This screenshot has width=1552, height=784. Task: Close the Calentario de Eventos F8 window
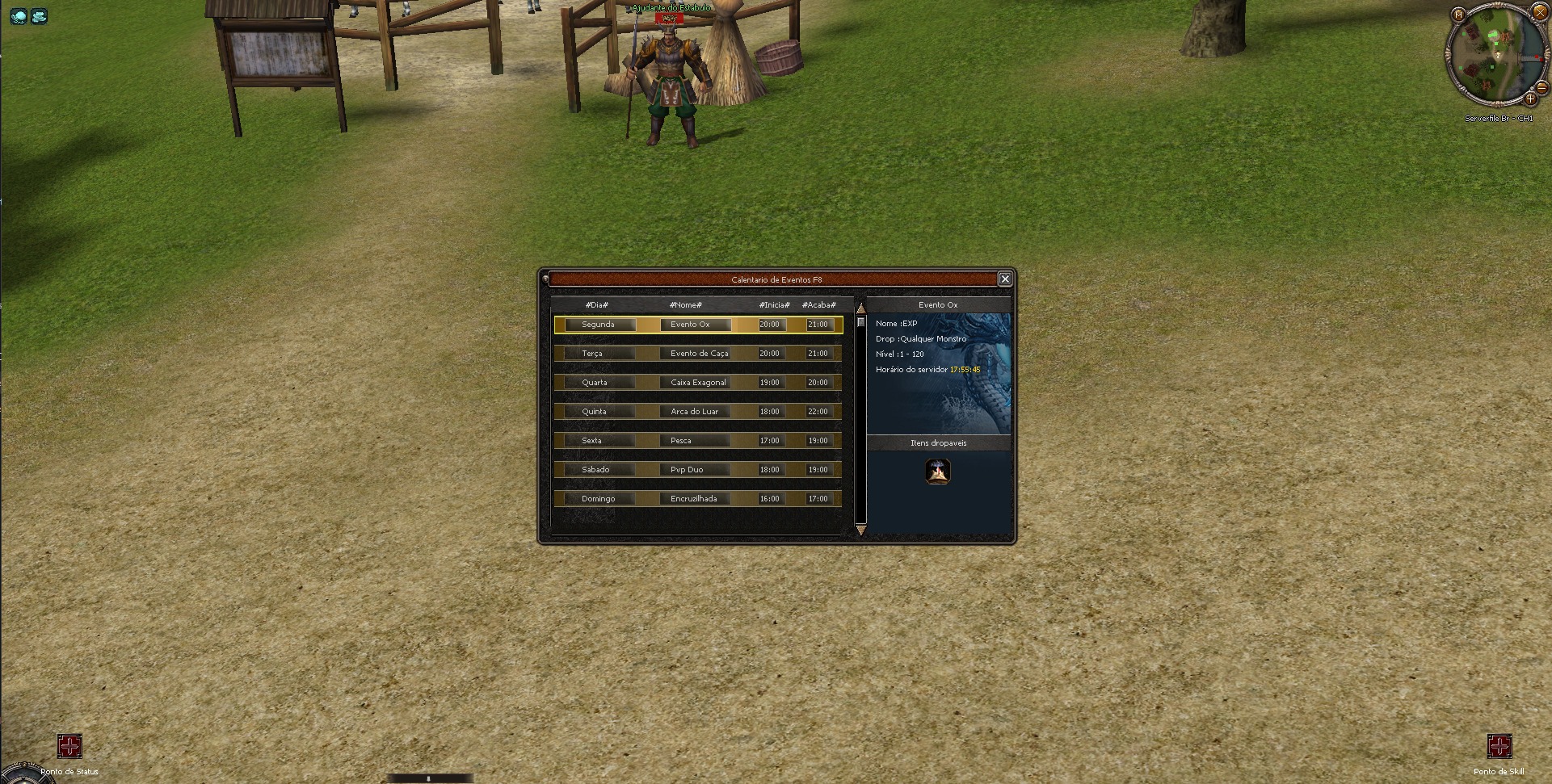[x=1005, y=279]
